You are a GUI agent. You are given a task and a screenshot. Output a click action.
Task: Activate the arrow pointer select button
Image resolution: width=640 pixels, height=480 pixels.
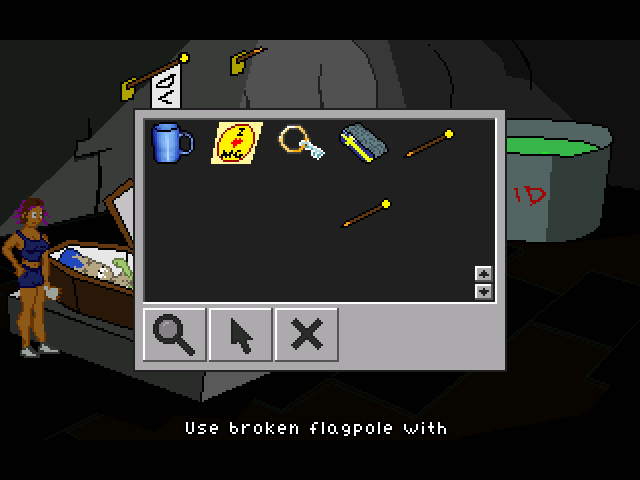tap(241, 334)
